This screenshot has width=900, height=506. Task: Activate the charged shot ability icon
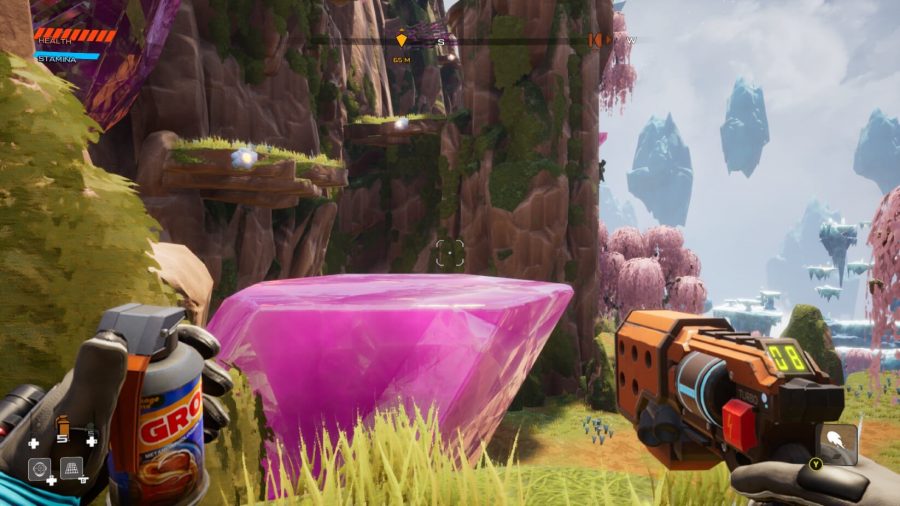[x=836, y=441]
